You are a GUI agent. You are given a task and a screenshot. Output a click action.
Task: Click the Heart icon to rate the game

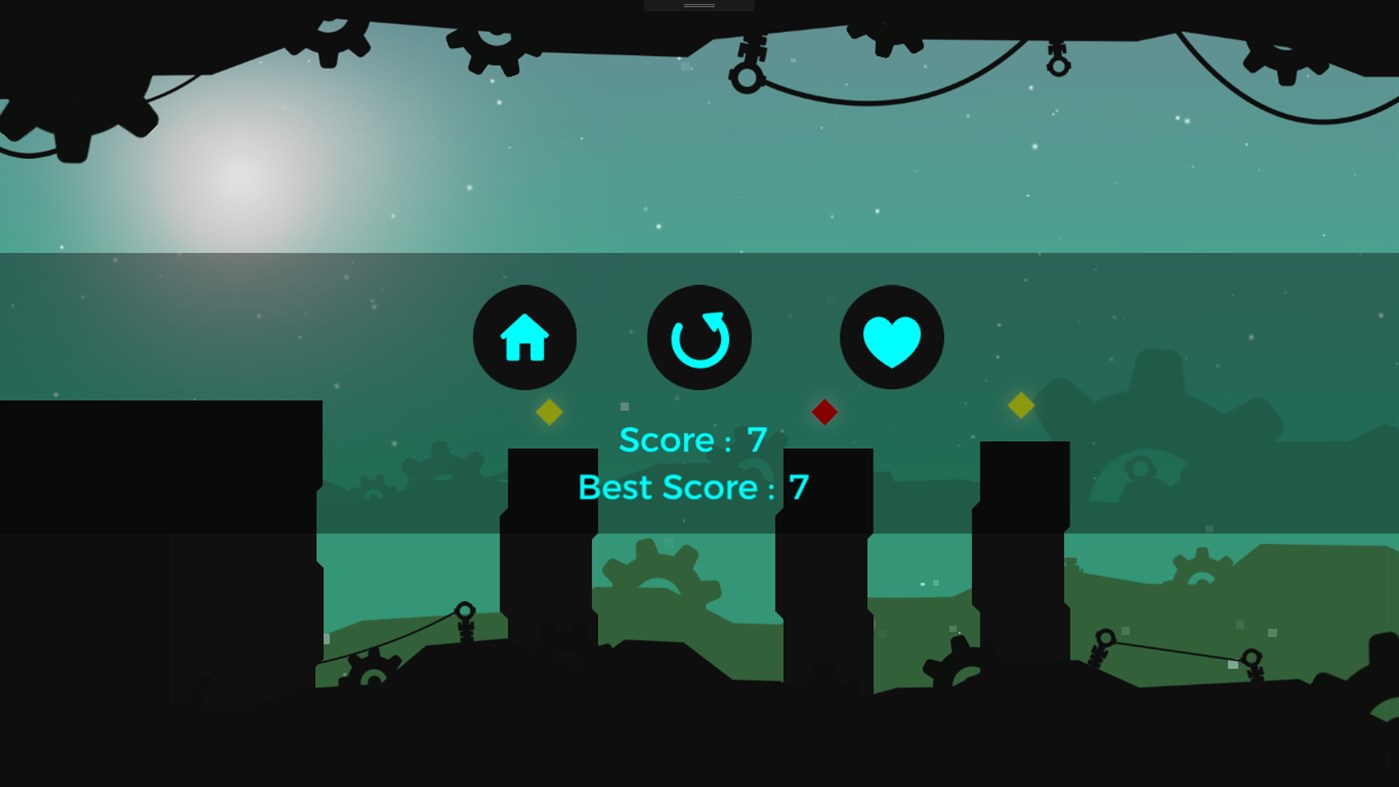890,337
